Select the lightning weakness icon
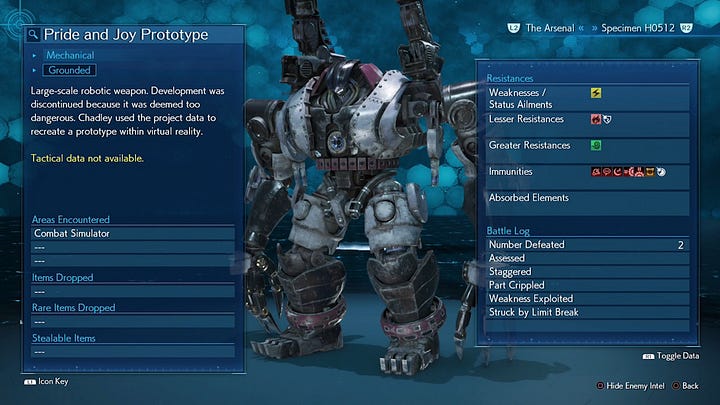Screen dimensions: 720x405 tap(596, 93)
